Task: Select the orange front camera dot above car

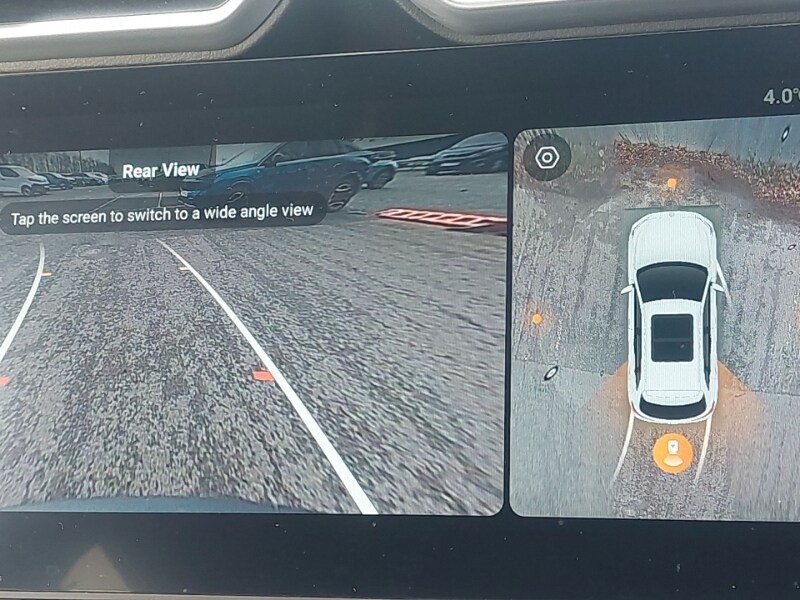Action: pyautogui.click(x=671, y=183)
